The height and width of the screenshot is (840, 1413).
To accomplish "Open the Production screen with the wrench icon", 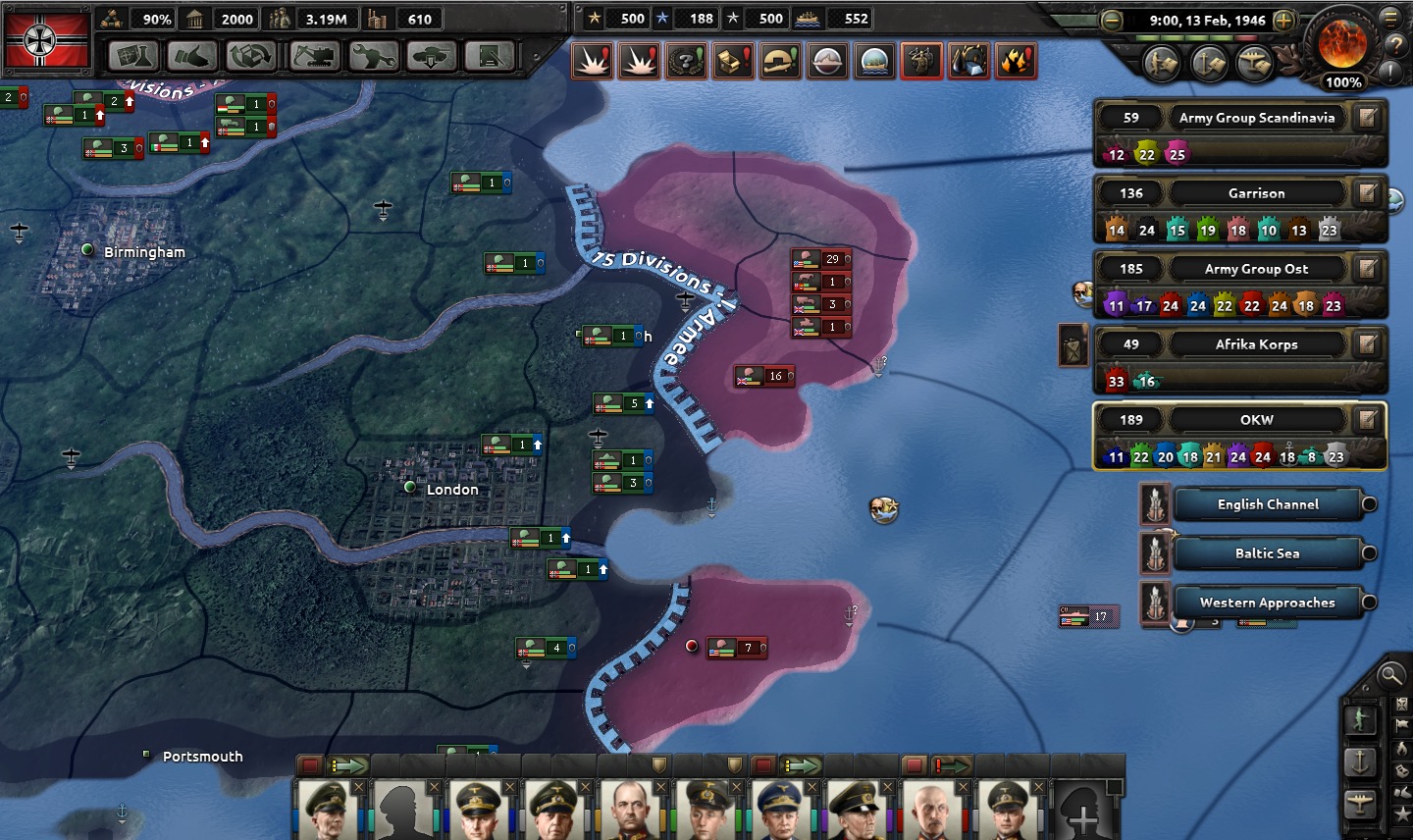I will [x=374, y=57].
